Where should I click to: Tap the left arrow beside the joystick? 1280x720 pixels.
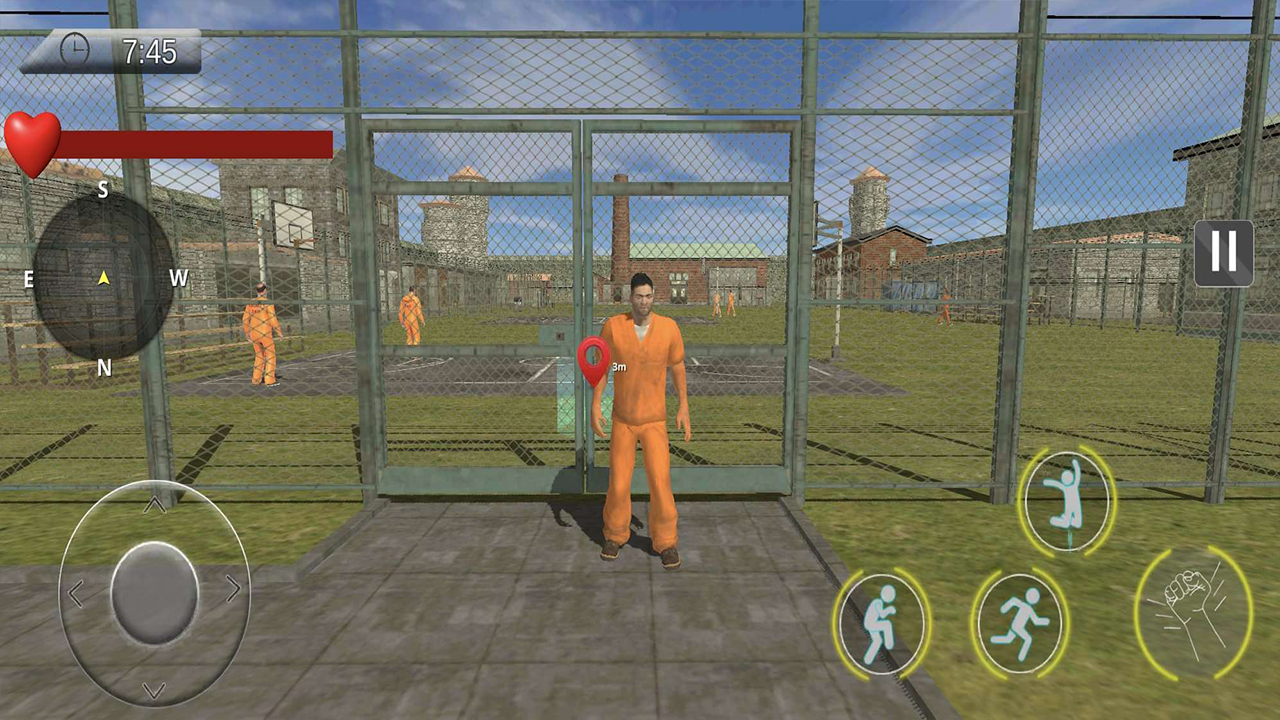click(x=75, y=594)
